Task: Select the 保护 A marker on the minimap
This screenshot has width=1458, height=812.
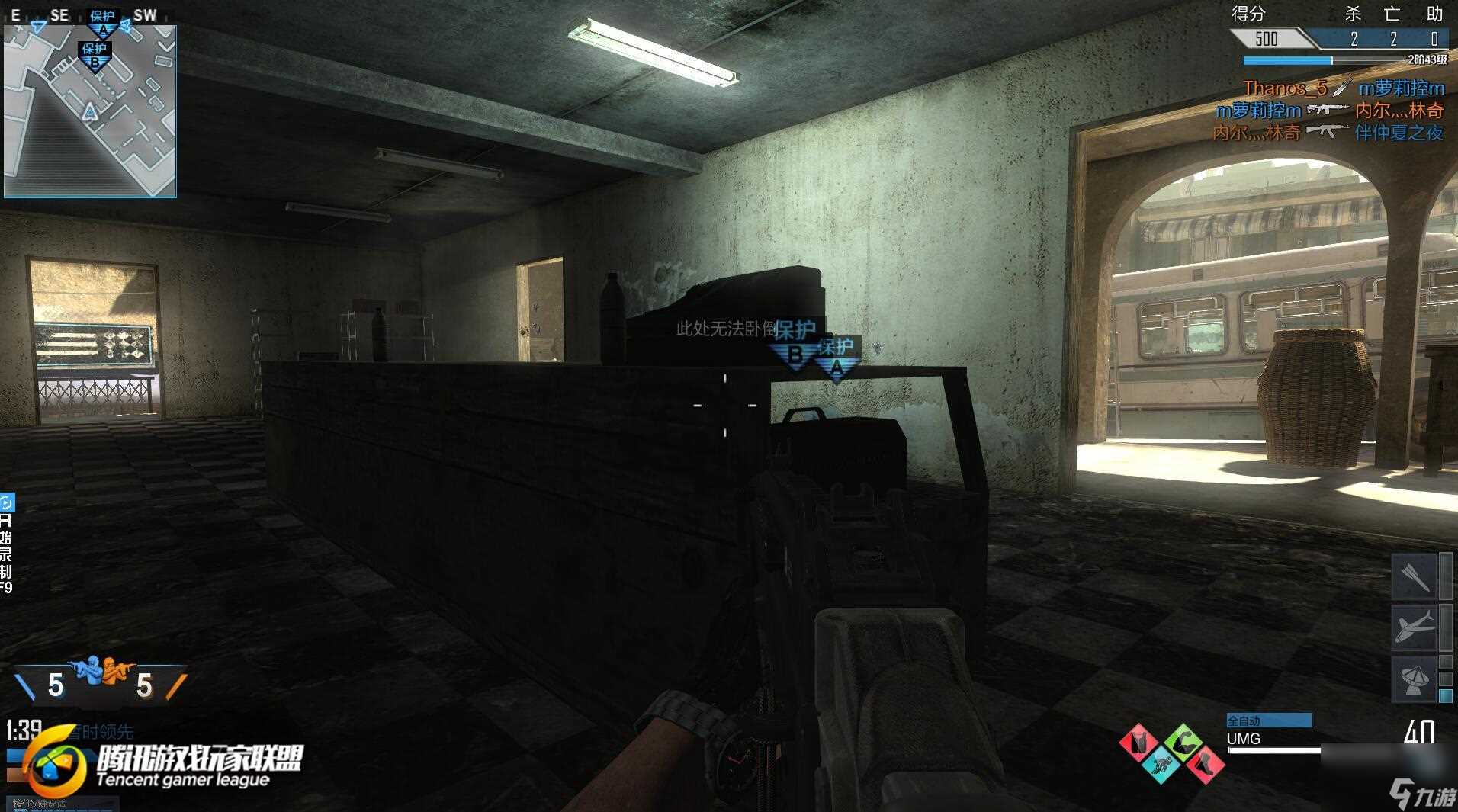Action: coord(102,24)
